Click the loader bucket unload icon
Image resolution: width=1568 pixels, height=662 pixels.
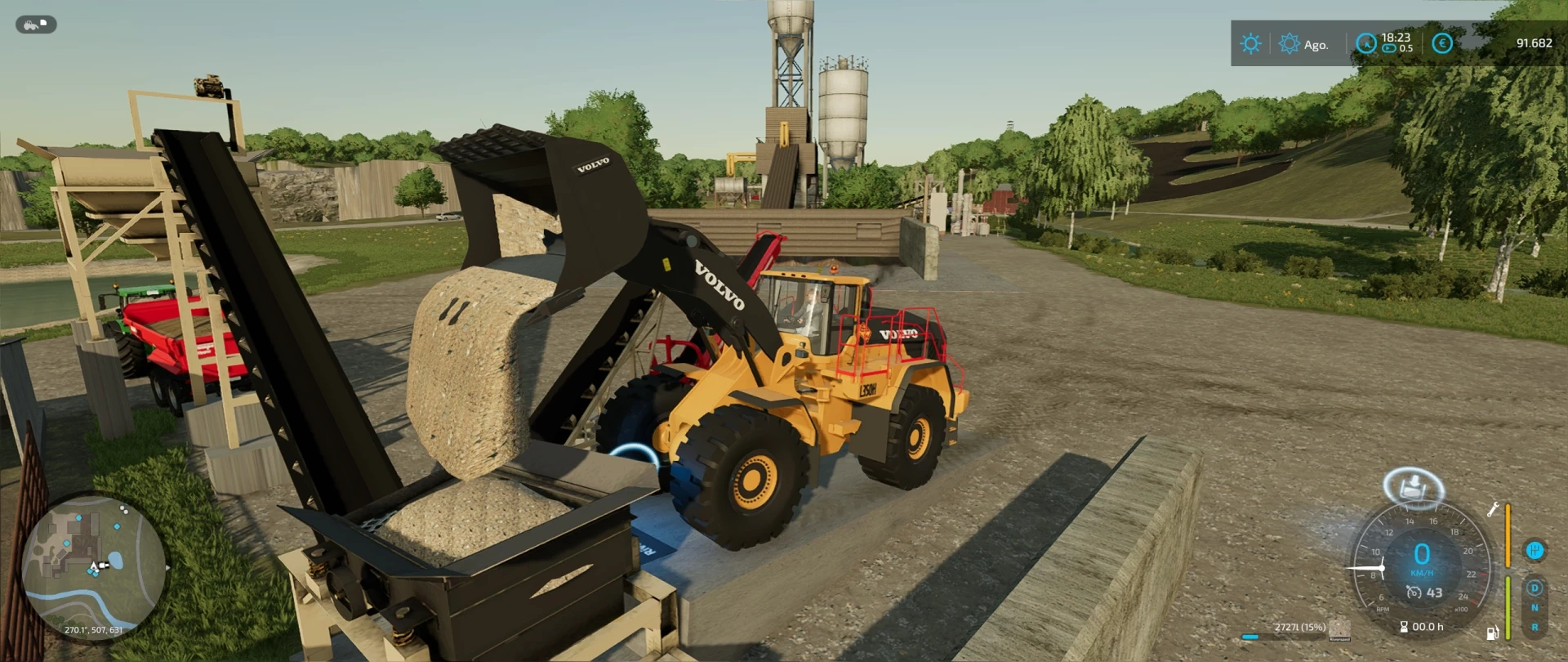tap(1414, 488)
